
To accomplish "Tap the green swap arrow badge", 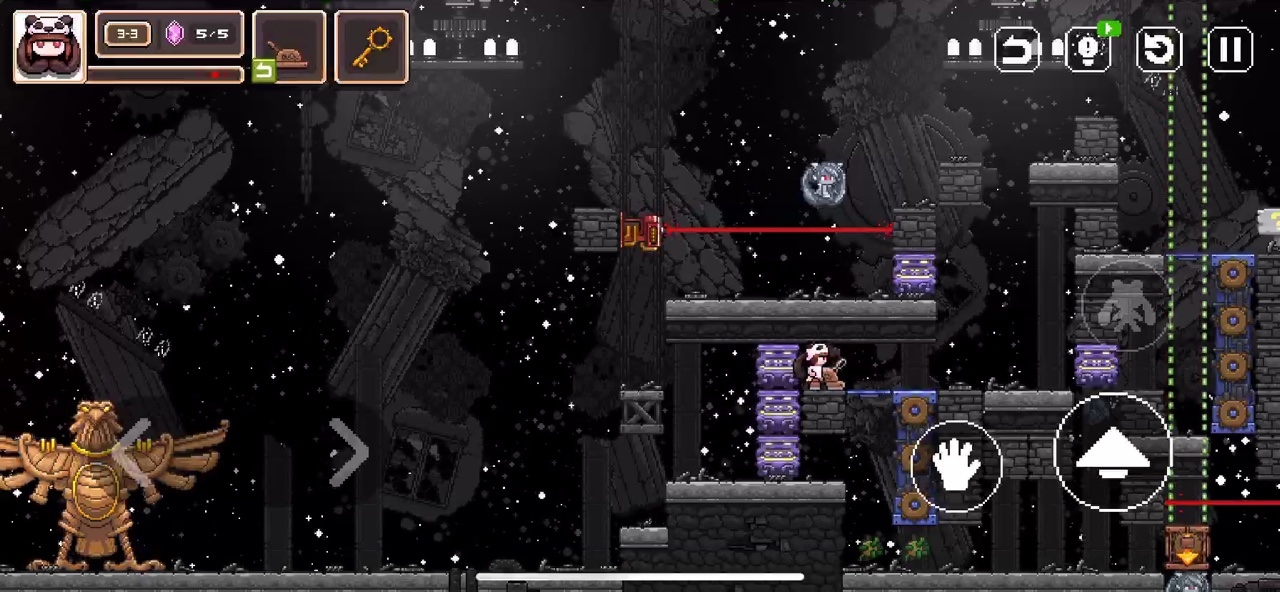I will 263,70.
